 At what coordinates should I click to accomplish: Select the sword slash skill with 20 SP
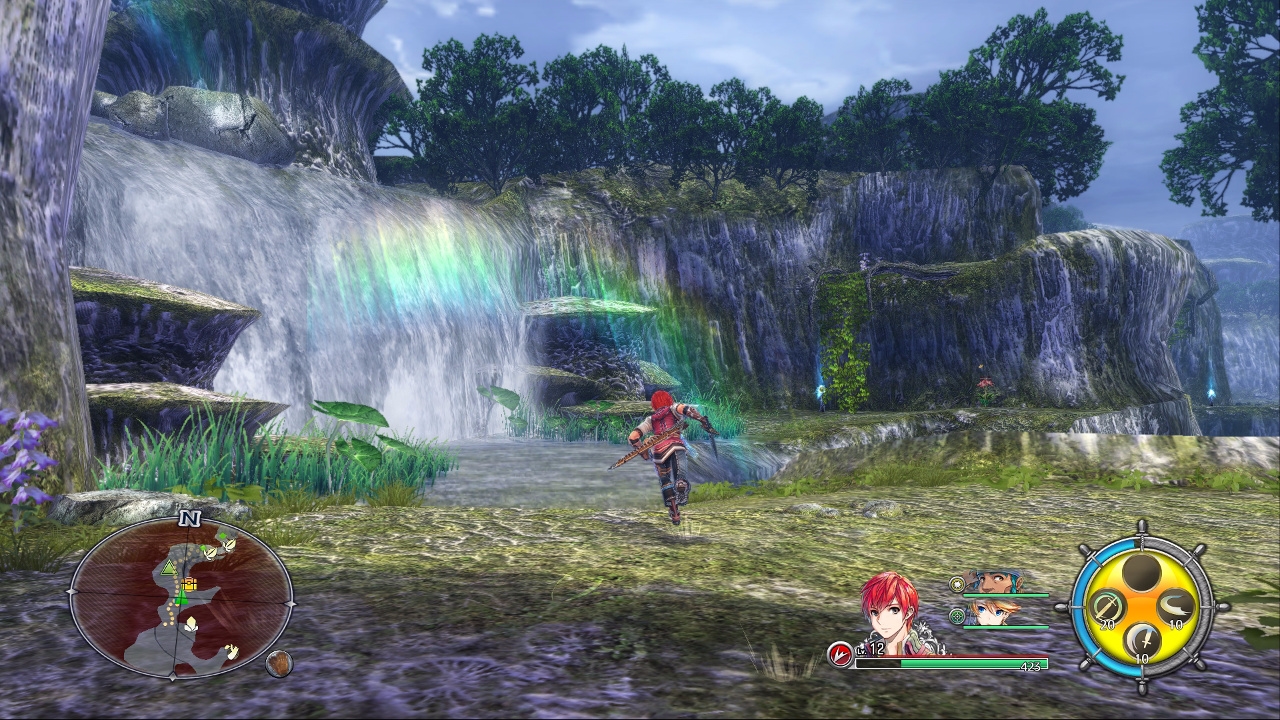1108,606
